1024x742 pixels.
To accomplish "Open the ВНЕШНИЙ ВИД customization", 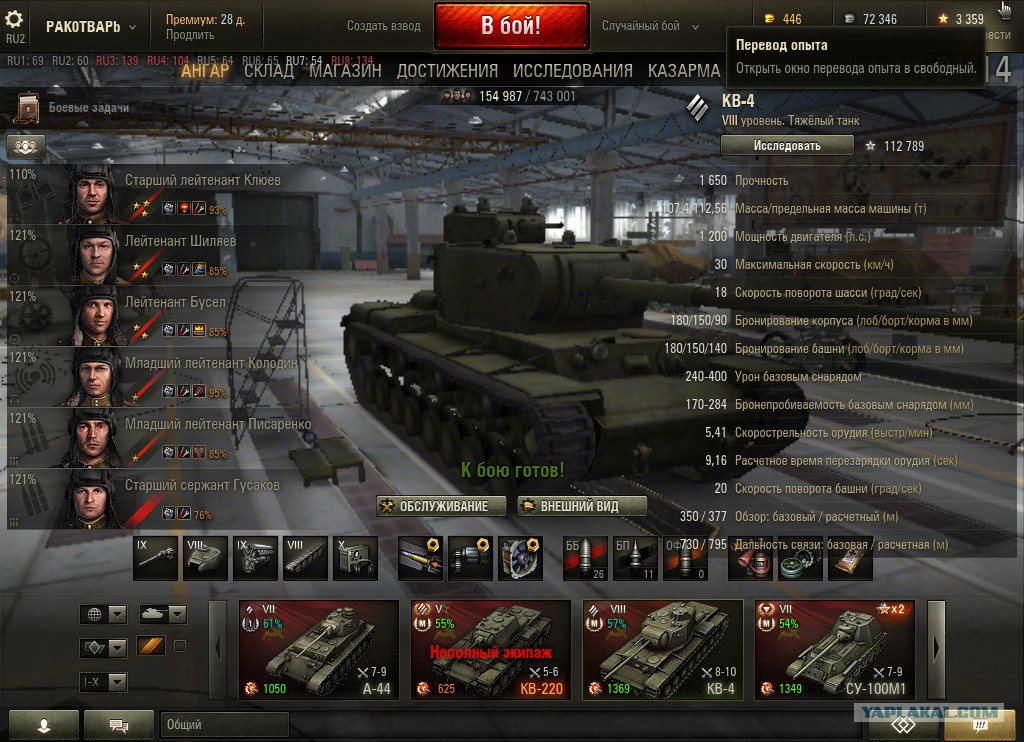I will click(582, 506).
